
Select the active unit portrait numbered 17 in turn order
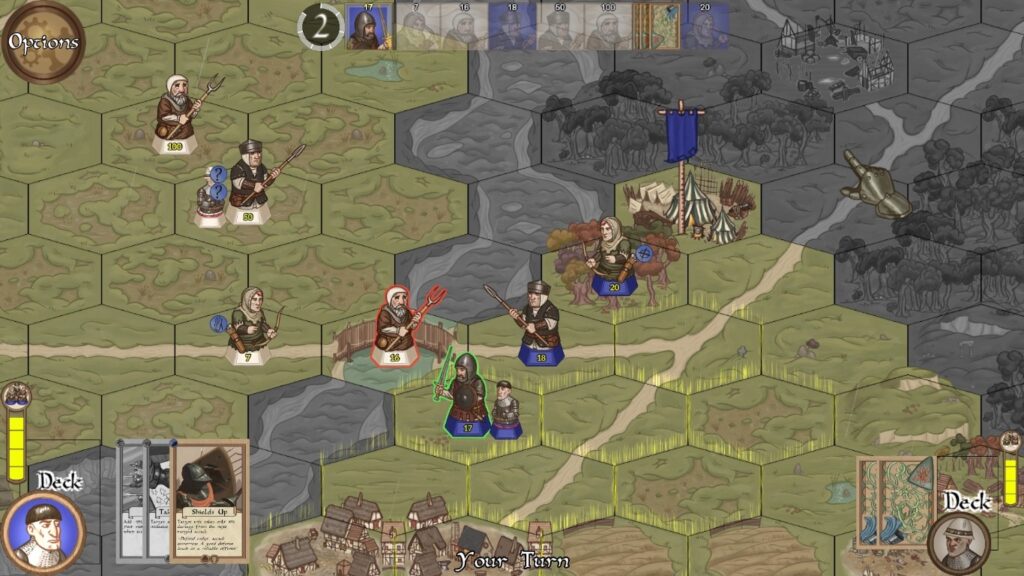coord(370,27)
